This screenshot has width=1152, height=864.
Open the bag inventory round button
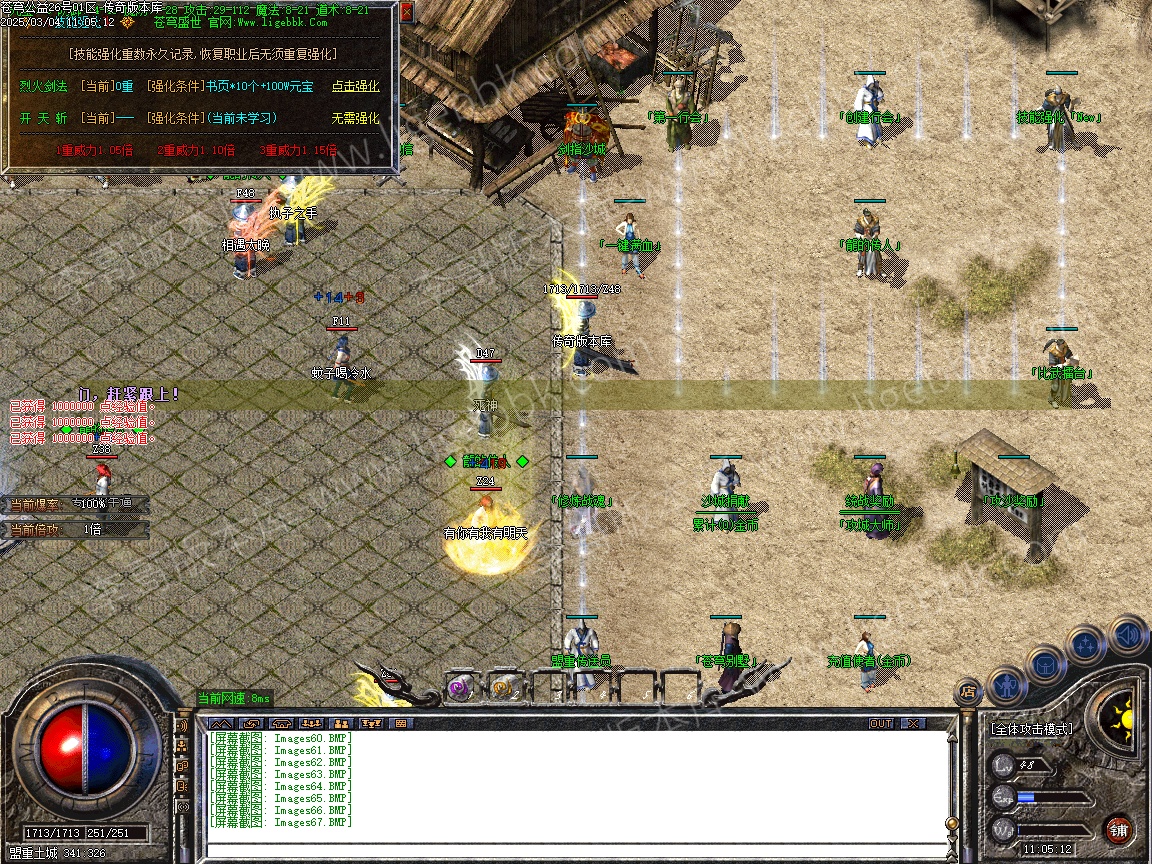[x=1045, y=664]
